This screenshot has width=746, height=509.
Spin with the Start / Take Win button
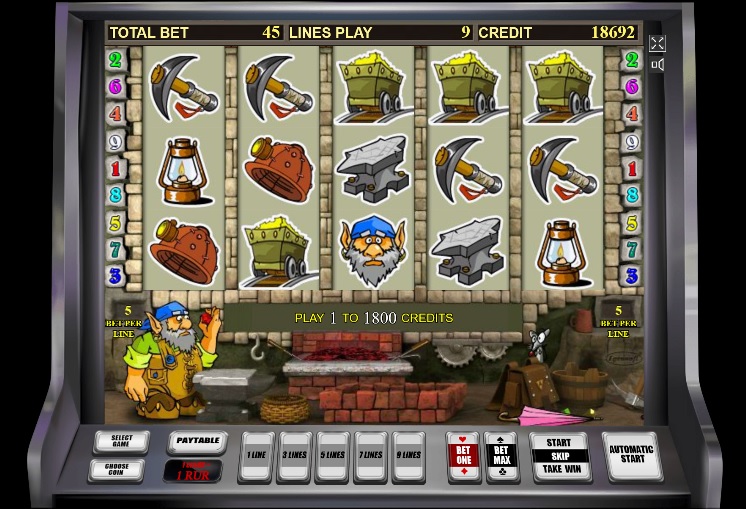tap(559, 455)
